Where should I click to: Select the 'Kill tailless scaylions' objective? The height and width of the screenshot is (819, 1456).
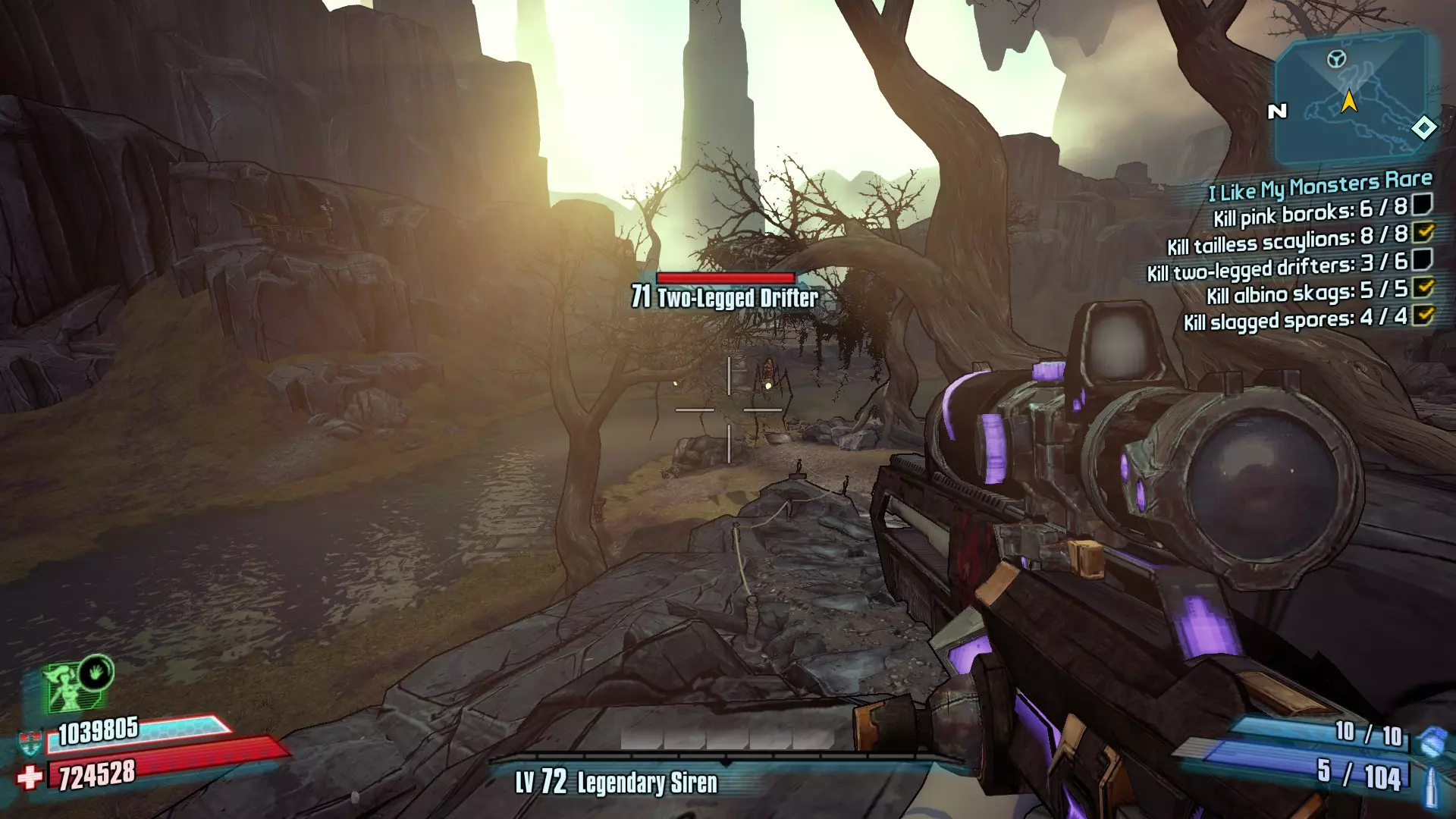coord(1287,240)
